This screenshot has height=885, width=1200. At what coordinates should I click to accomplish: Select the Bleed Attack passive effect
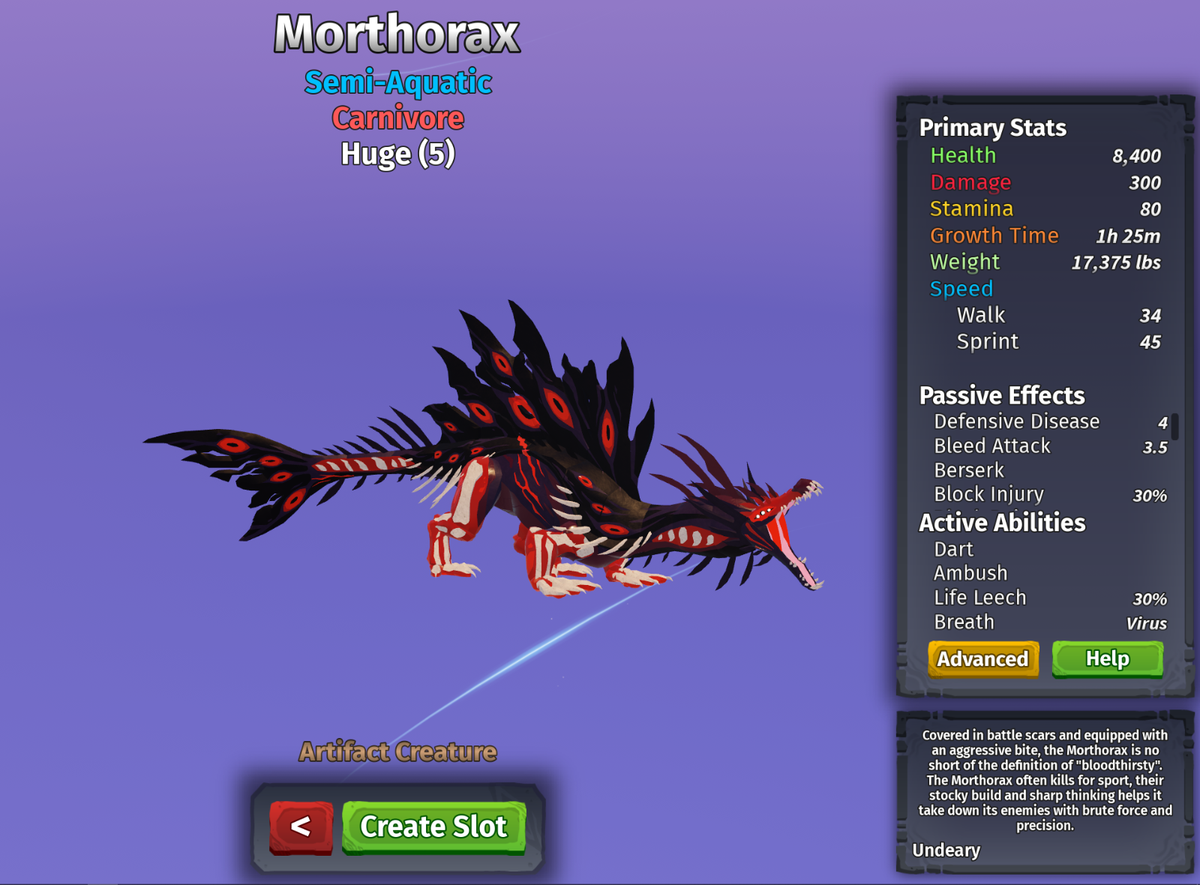pos(992,446)
